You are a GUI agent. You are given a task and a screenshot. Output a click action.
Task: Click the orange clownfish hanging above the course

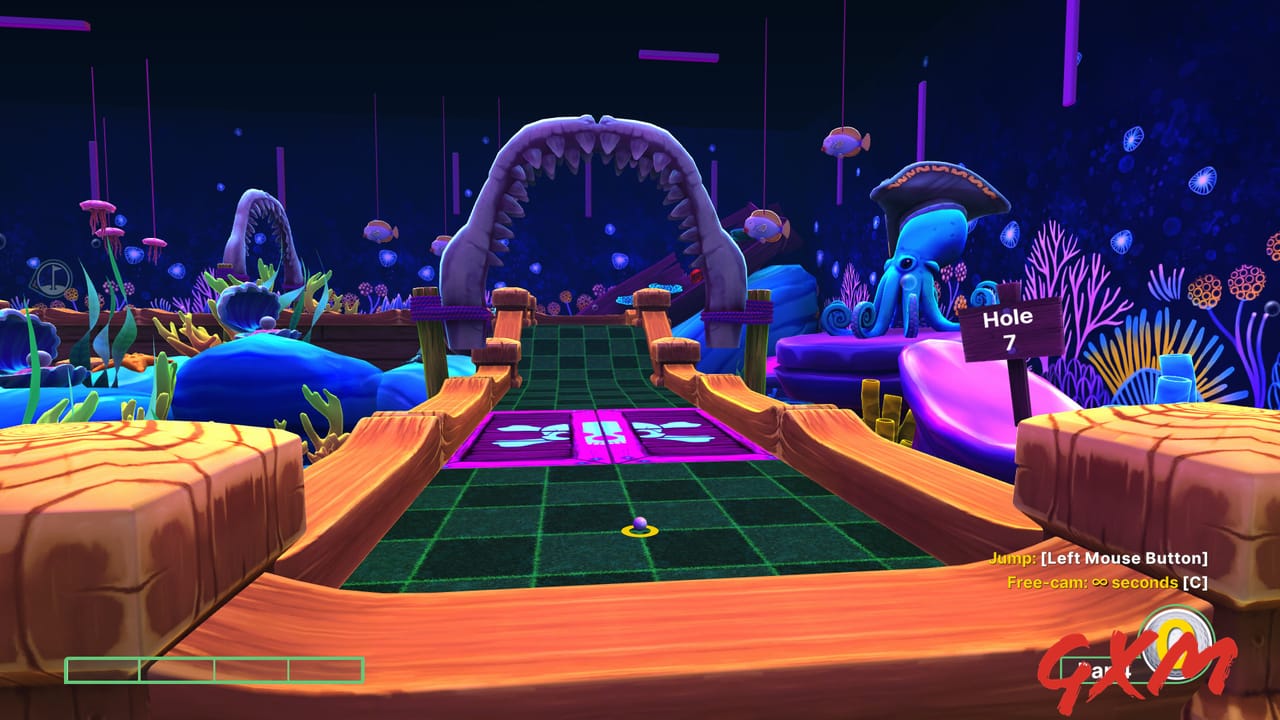(x=845, y=140)
